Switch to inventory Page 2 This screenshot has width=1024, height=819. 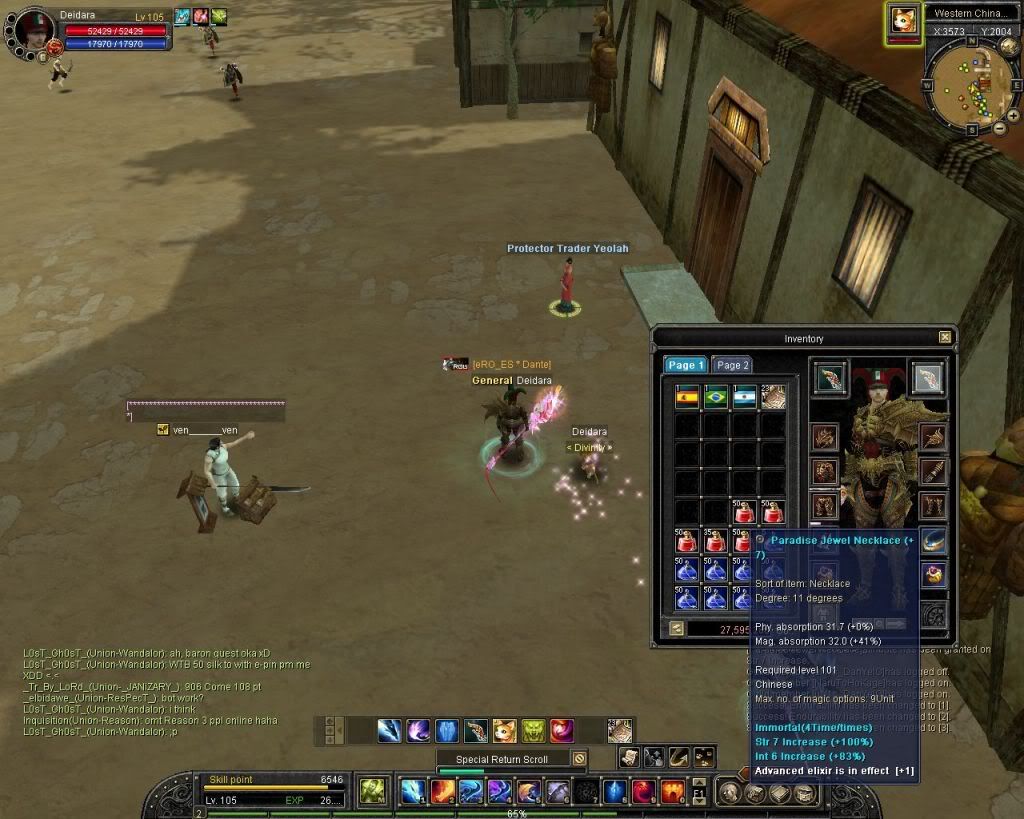click(x=733, y=366)
